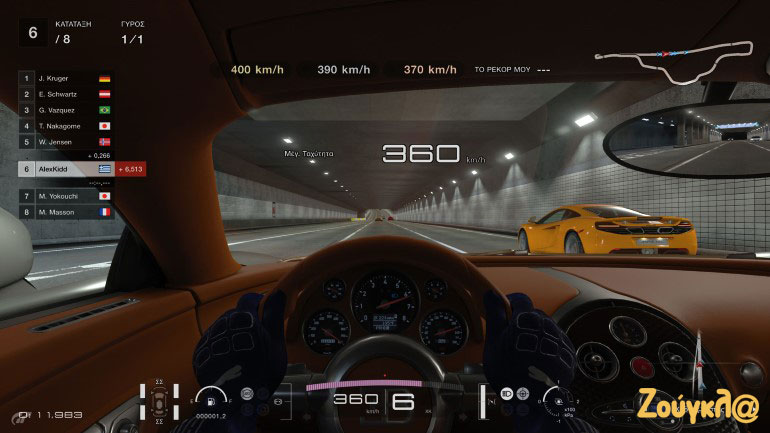
Task: Choose M. Masson's standings row
Action: click(65, 212)
